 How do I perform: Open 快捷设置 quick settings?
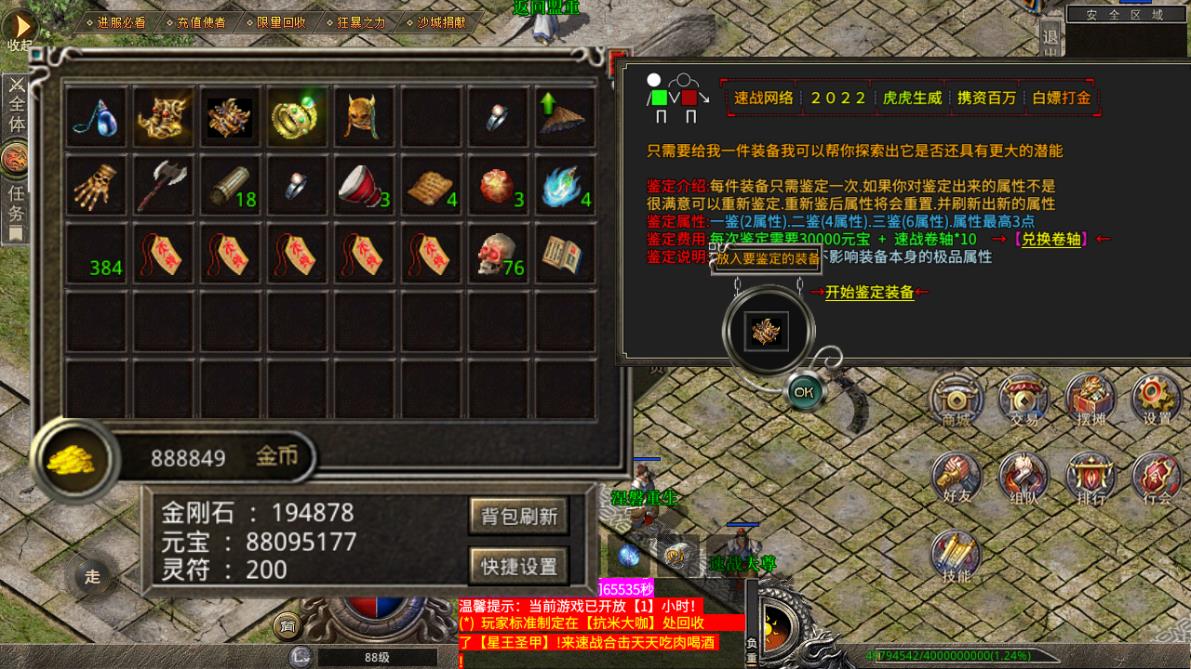click(x=519, y=566)
